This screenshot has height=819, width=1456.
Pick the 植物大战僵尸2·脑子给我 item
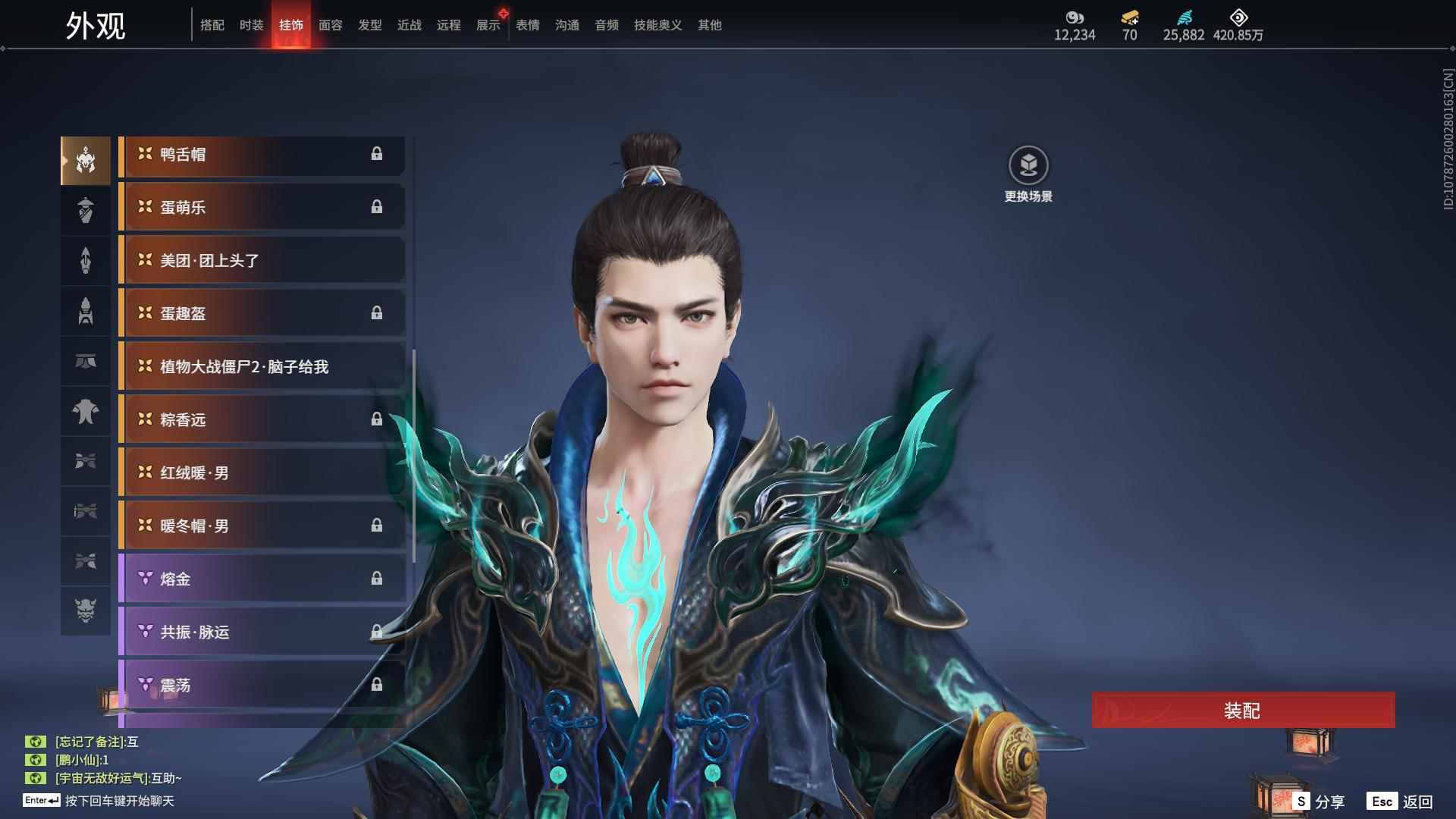pos(262,367)
